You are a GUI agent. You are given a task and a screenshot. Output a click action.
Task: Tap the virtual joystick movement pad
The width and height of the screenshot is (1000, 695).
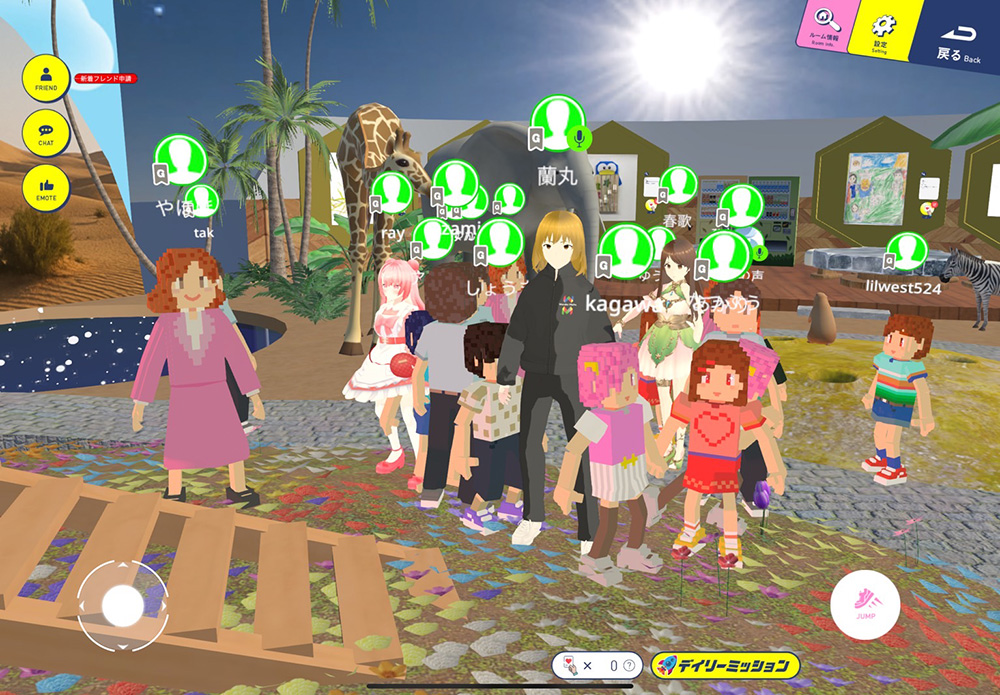pos(123,605)
